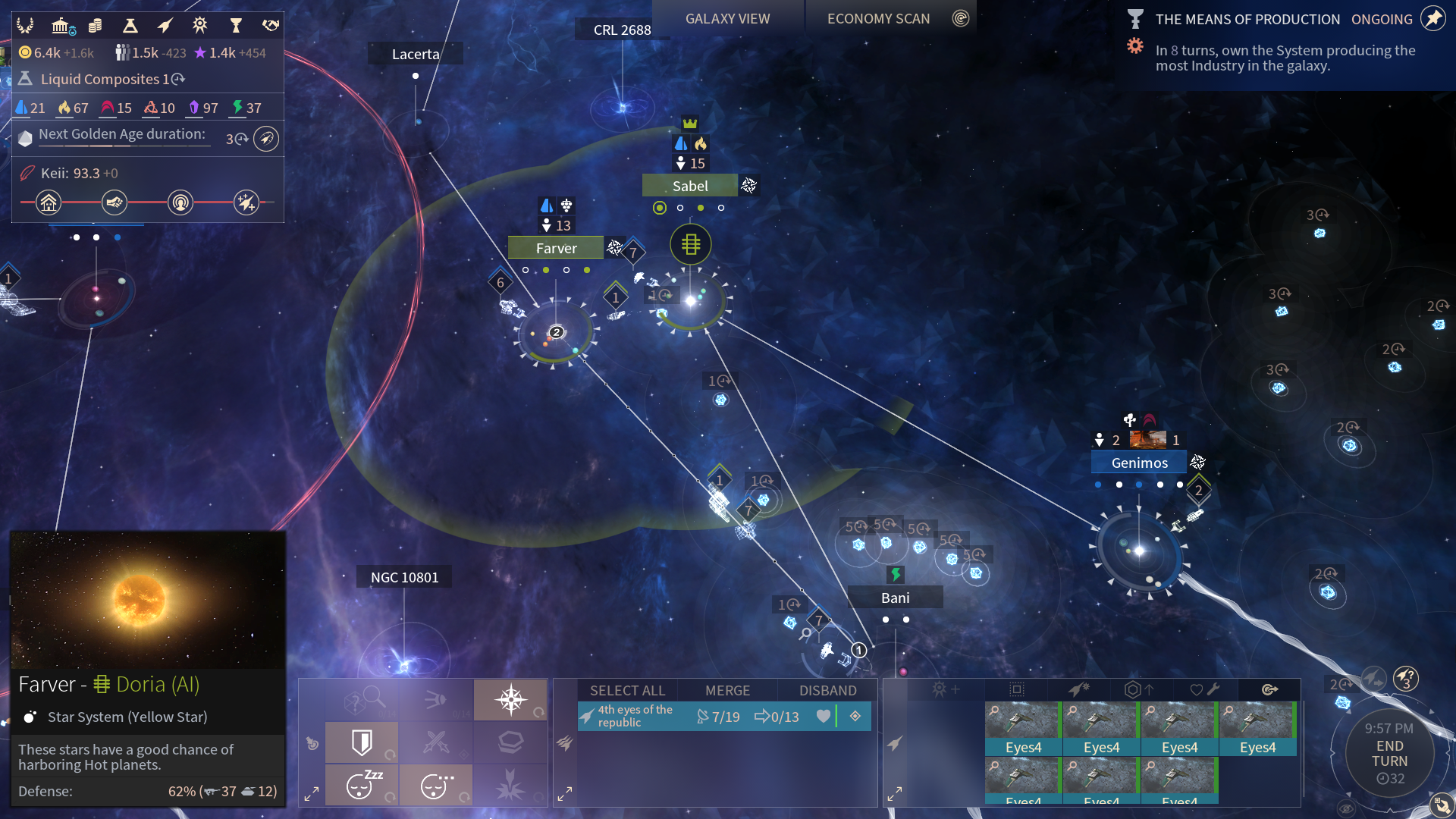Pin The Means of Production quest
This screenshot has width=1456, height=819.
(1432, 19)
